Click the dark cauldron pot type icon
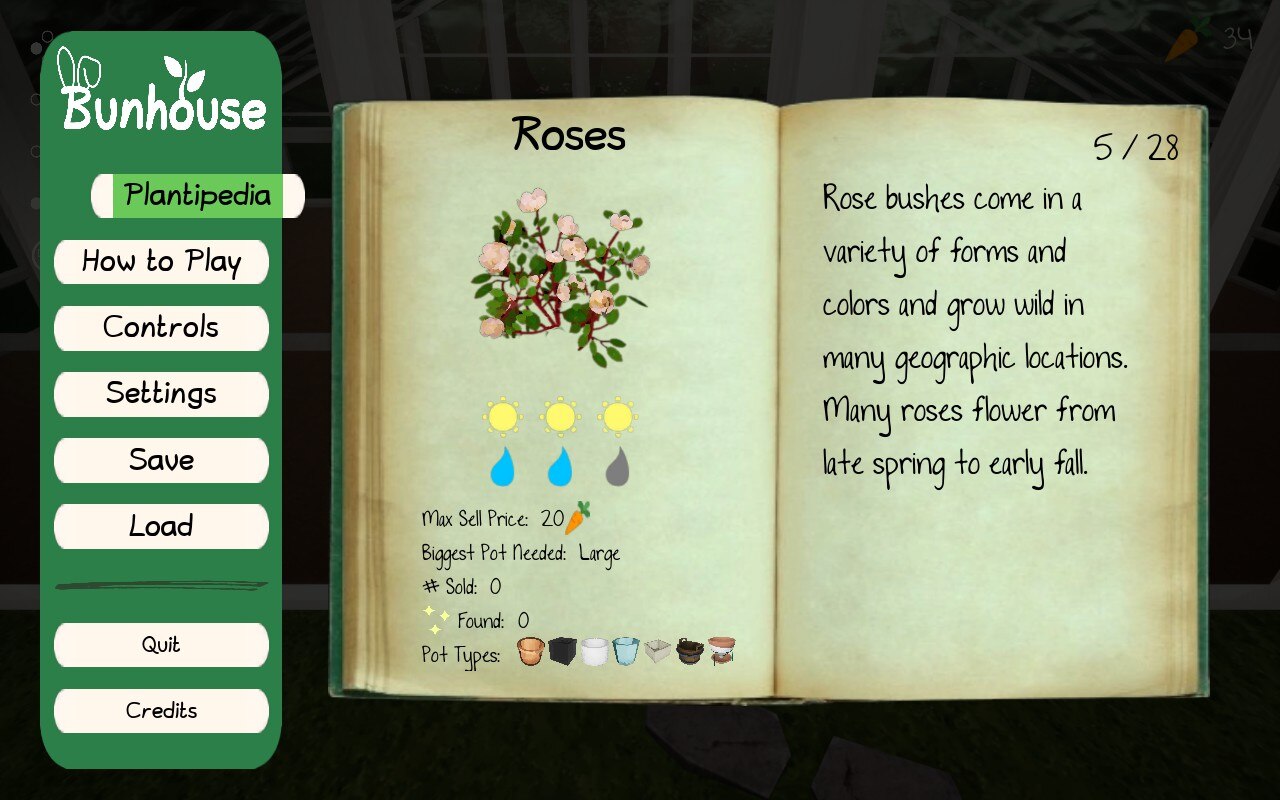This screenshot has width=1280, height=800. [690, 650]
